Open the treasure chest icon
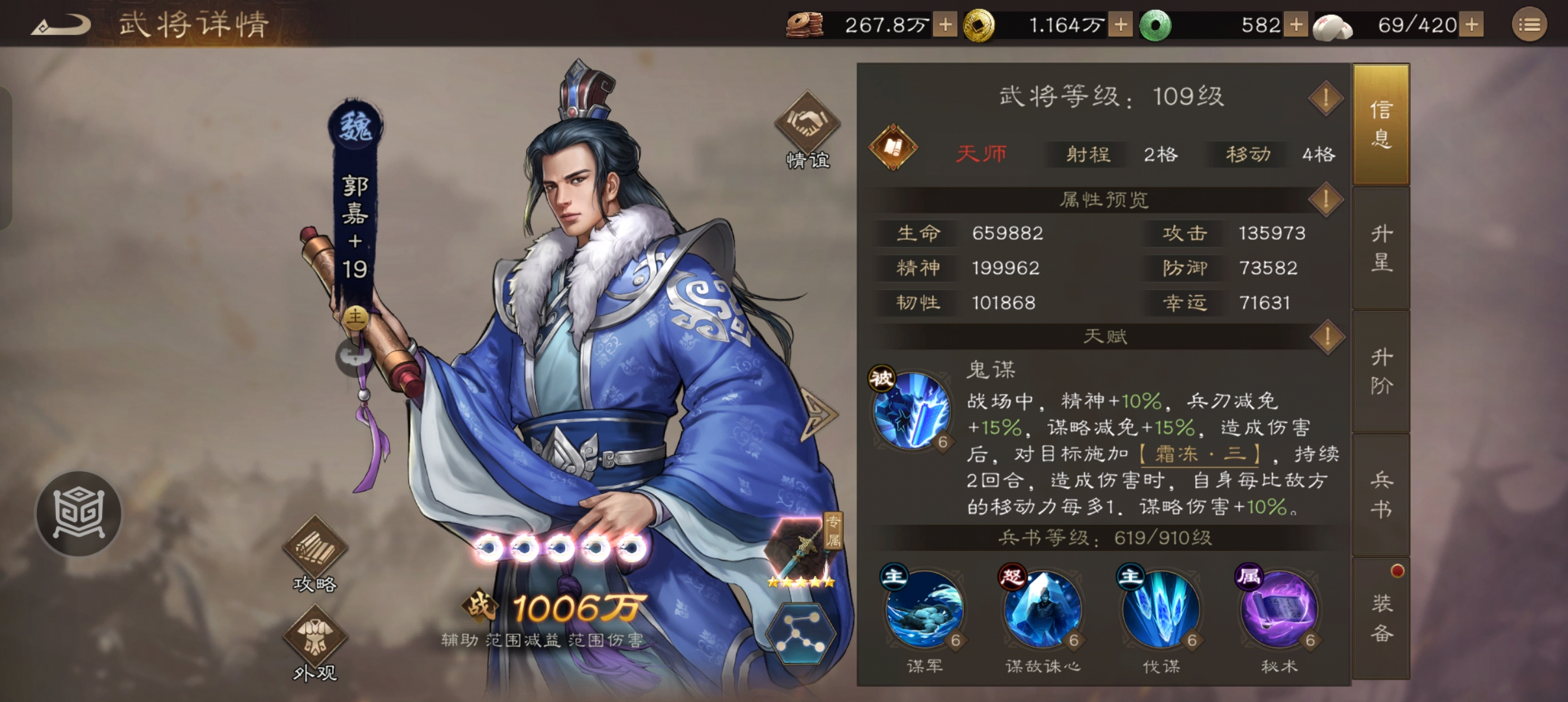This screenshot has width=1568, height=702. click(78, 513)
